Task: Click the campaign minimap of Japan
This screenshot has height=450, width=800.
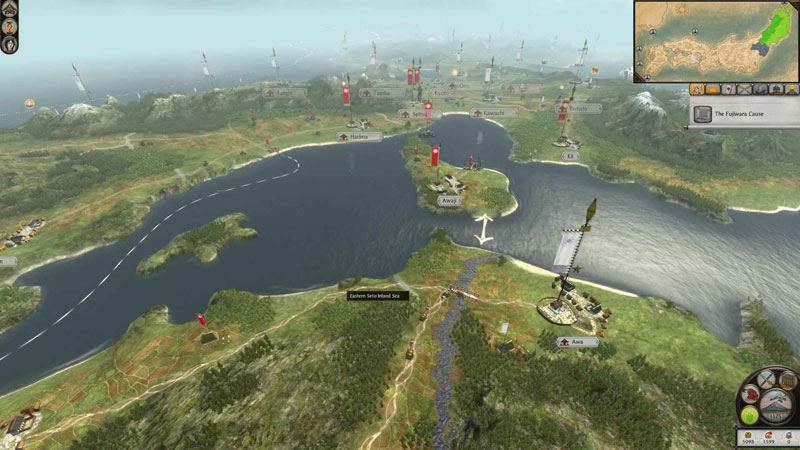Action: coord(714,40)
